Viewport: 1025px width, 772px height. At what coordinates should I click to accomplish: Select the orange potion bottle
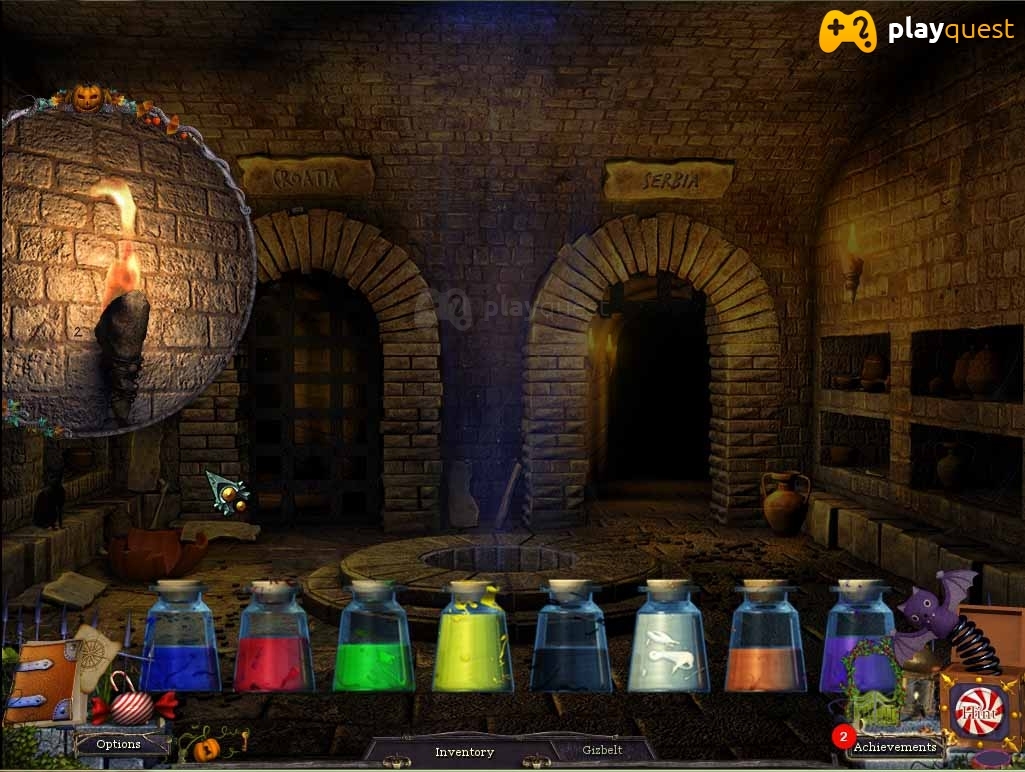point(765,640)
